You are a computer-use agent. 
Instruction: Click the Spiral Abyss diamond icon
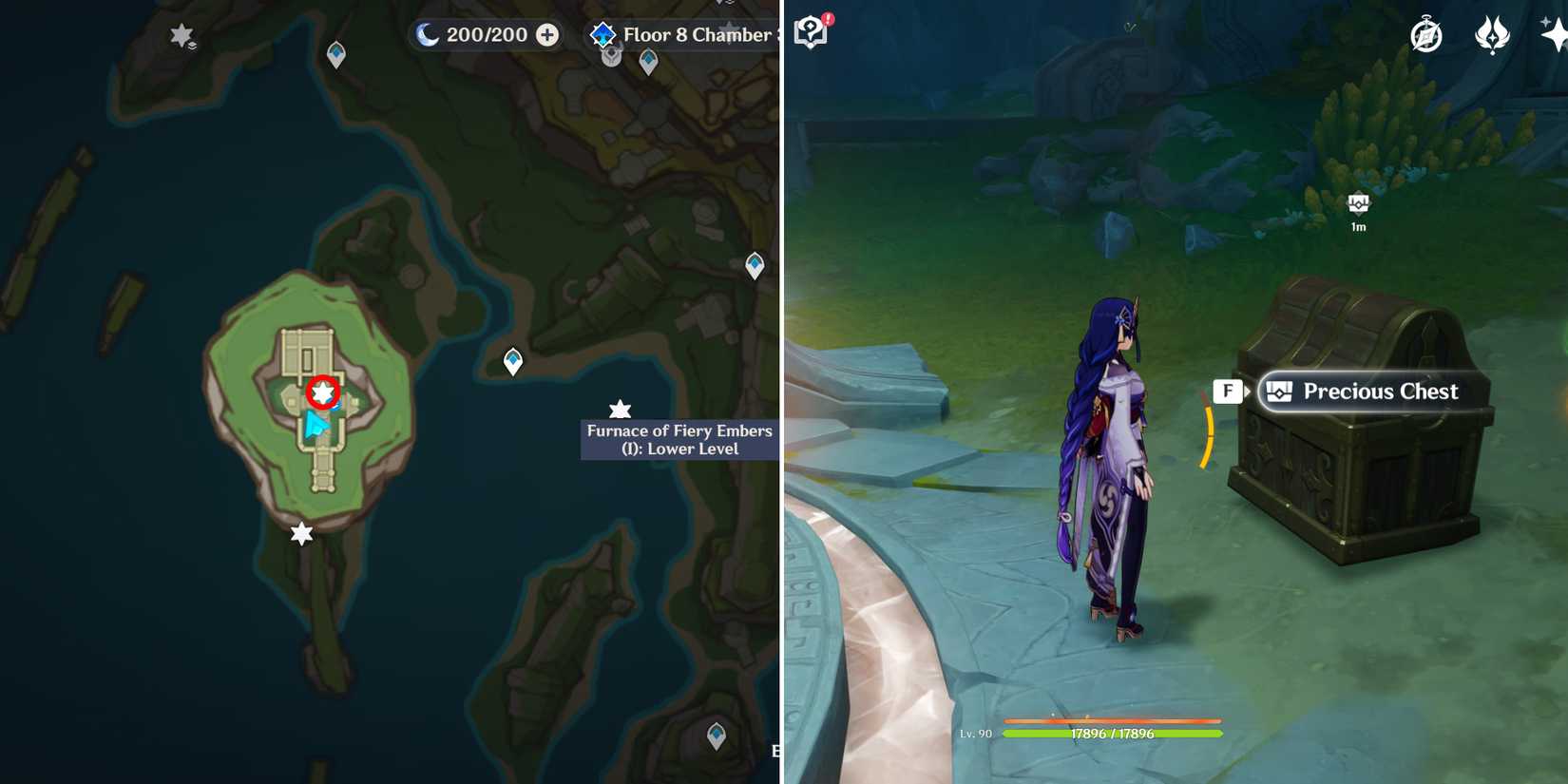(x=602, y=32)
